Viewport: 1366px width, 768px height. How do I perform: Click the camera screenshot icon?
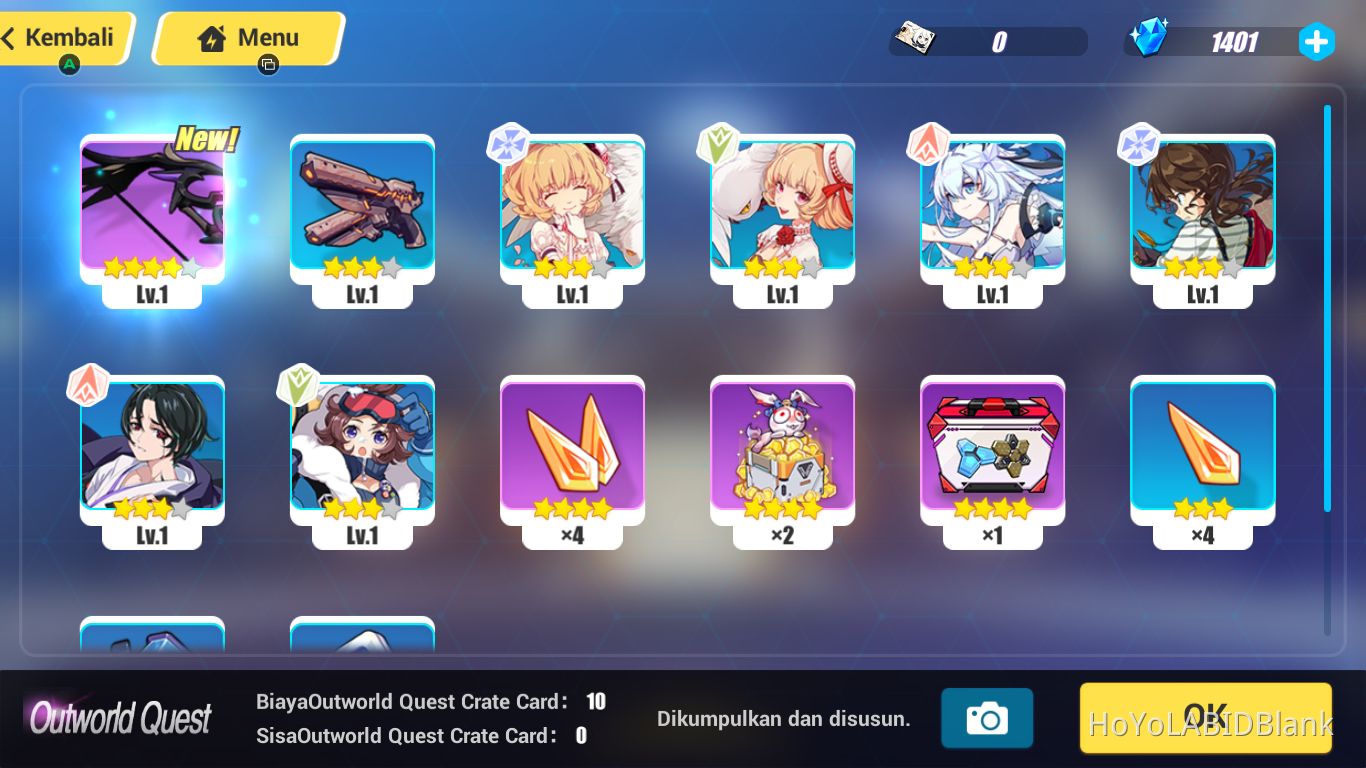coord(987,717)
